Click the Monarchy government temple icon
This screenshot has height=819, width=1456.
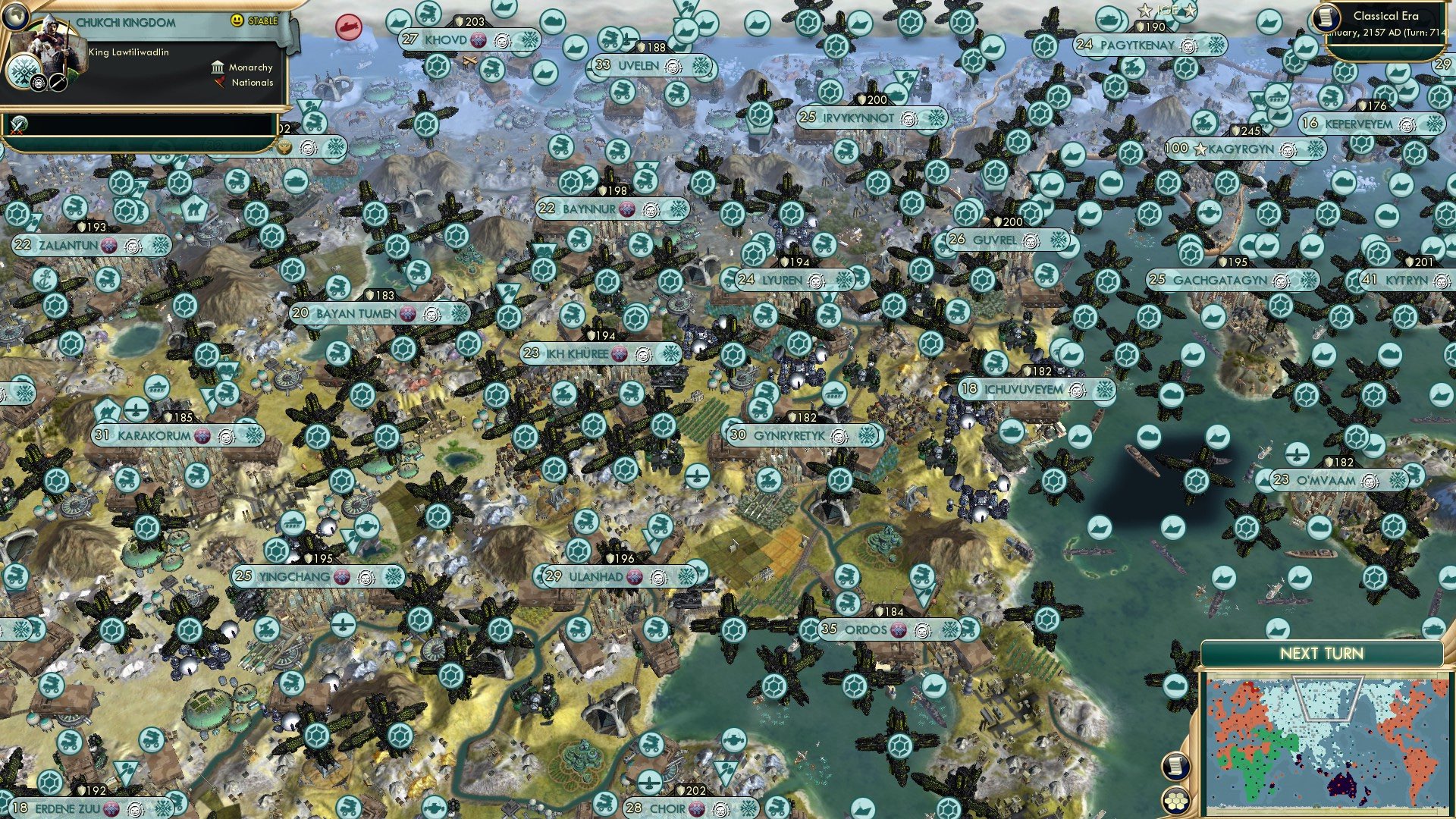(218, 68)
